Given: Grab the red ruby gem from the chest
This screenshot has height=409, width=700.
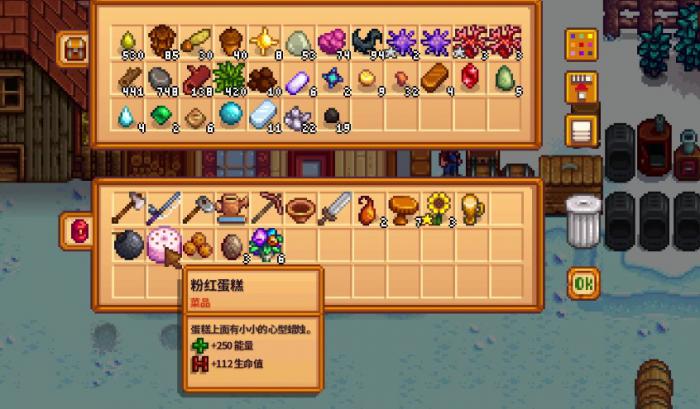Looking at the screenshot, I should click(x=470, y=79).
